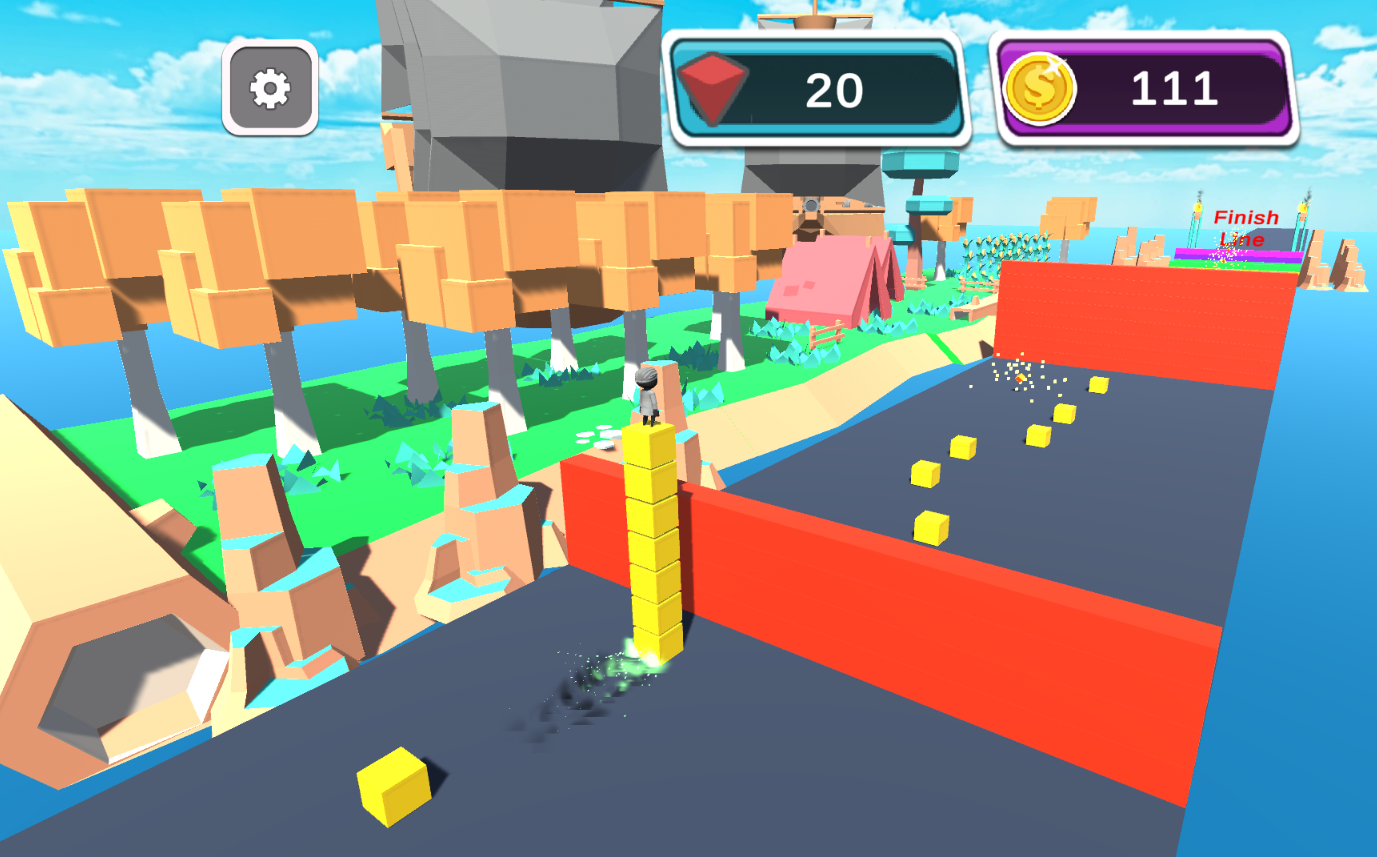The image size is (1377, 857).
Task: Click the red Finish Line text
Action: [x=1245, y=227]
